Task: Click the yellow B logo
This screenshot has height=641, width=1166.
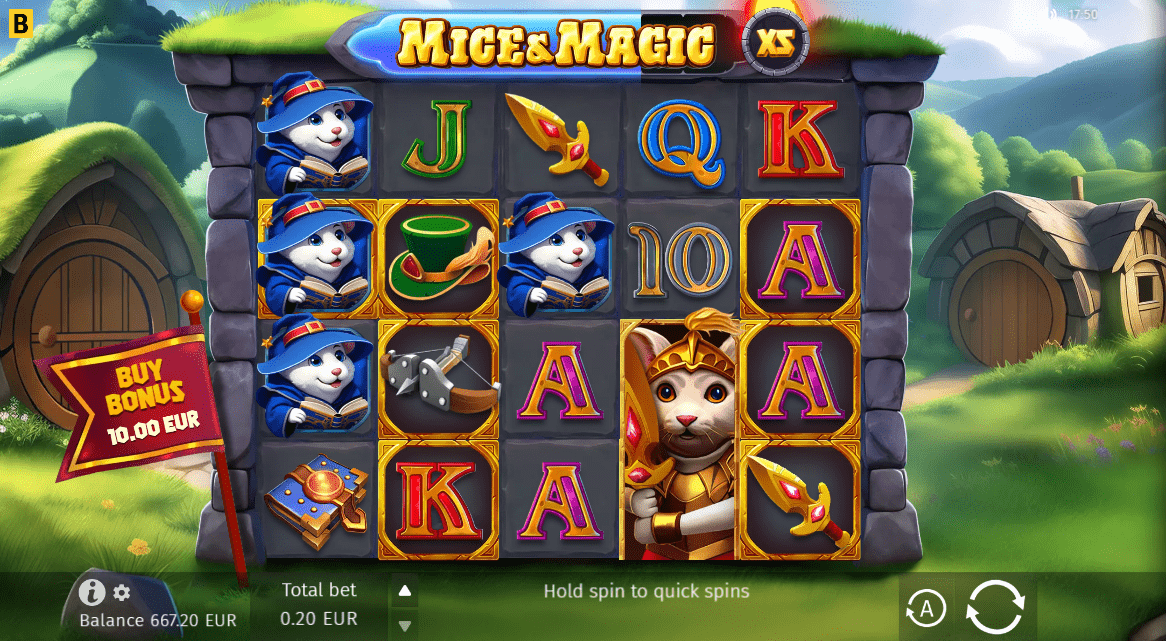Action: pyautogui.click(x=21, y=23)
